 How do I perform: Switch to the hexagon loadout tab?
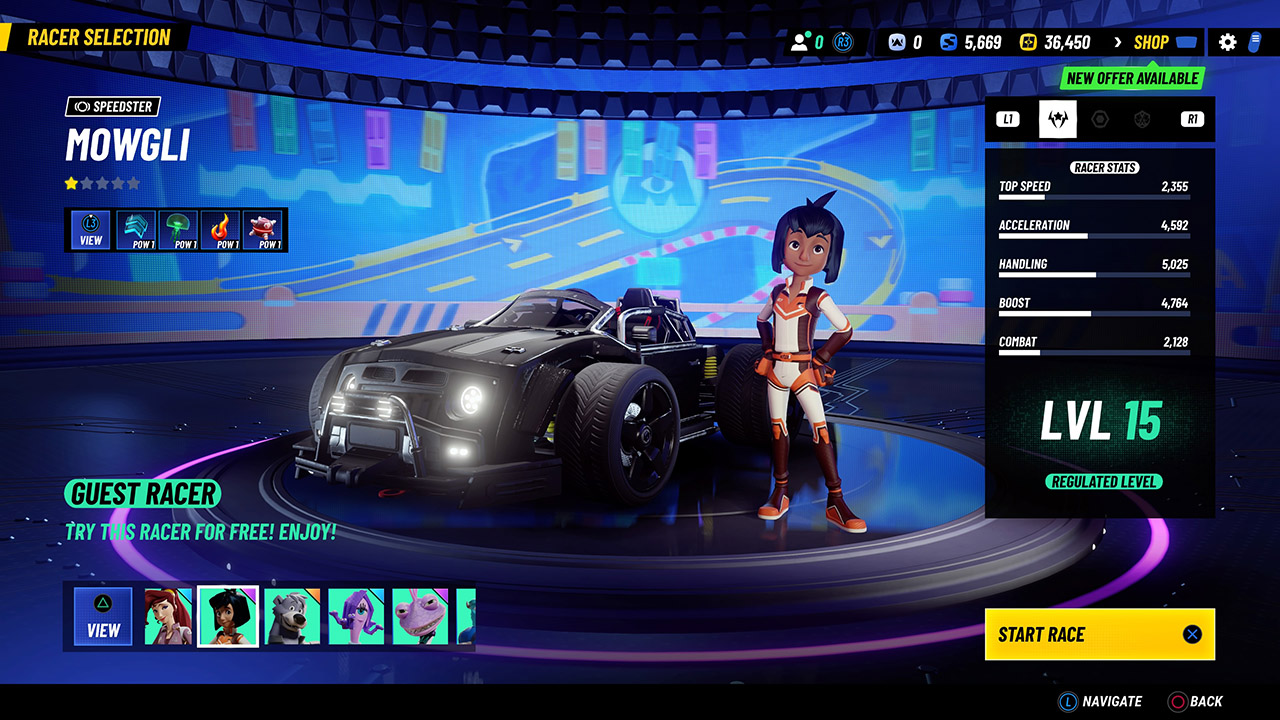tap(1100, 118)
